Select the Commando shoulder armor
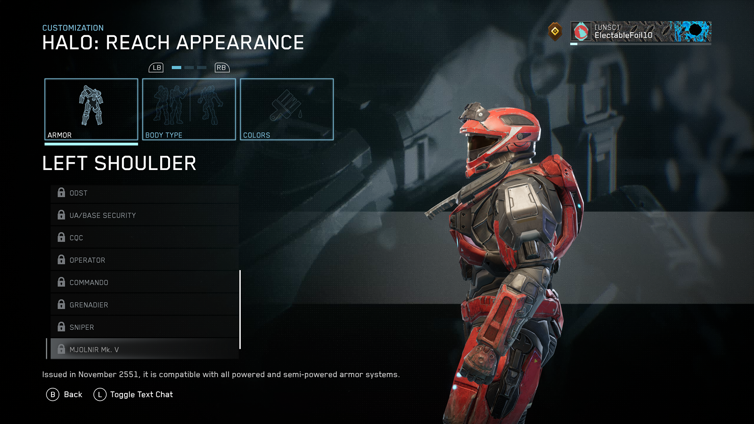 coord(144,282)
